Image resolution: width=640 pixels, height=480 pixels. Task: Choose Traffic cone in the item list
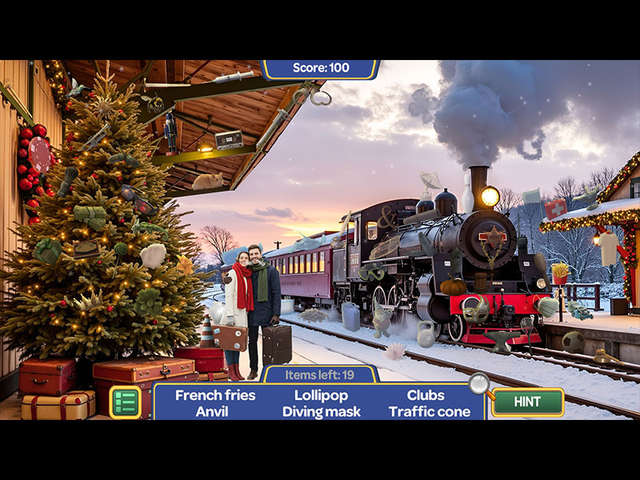tap(429, 411)
